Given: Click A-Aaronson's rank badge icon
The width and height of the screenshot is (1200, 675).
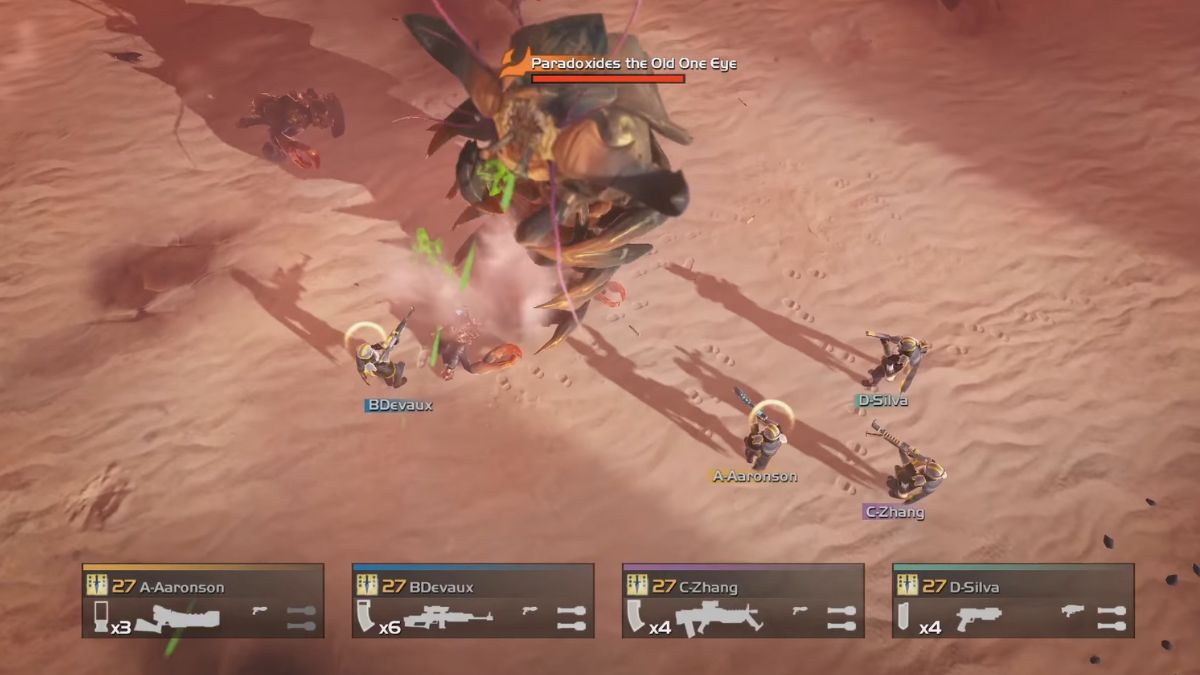Looking at the screenshot, I should (98, 586).
